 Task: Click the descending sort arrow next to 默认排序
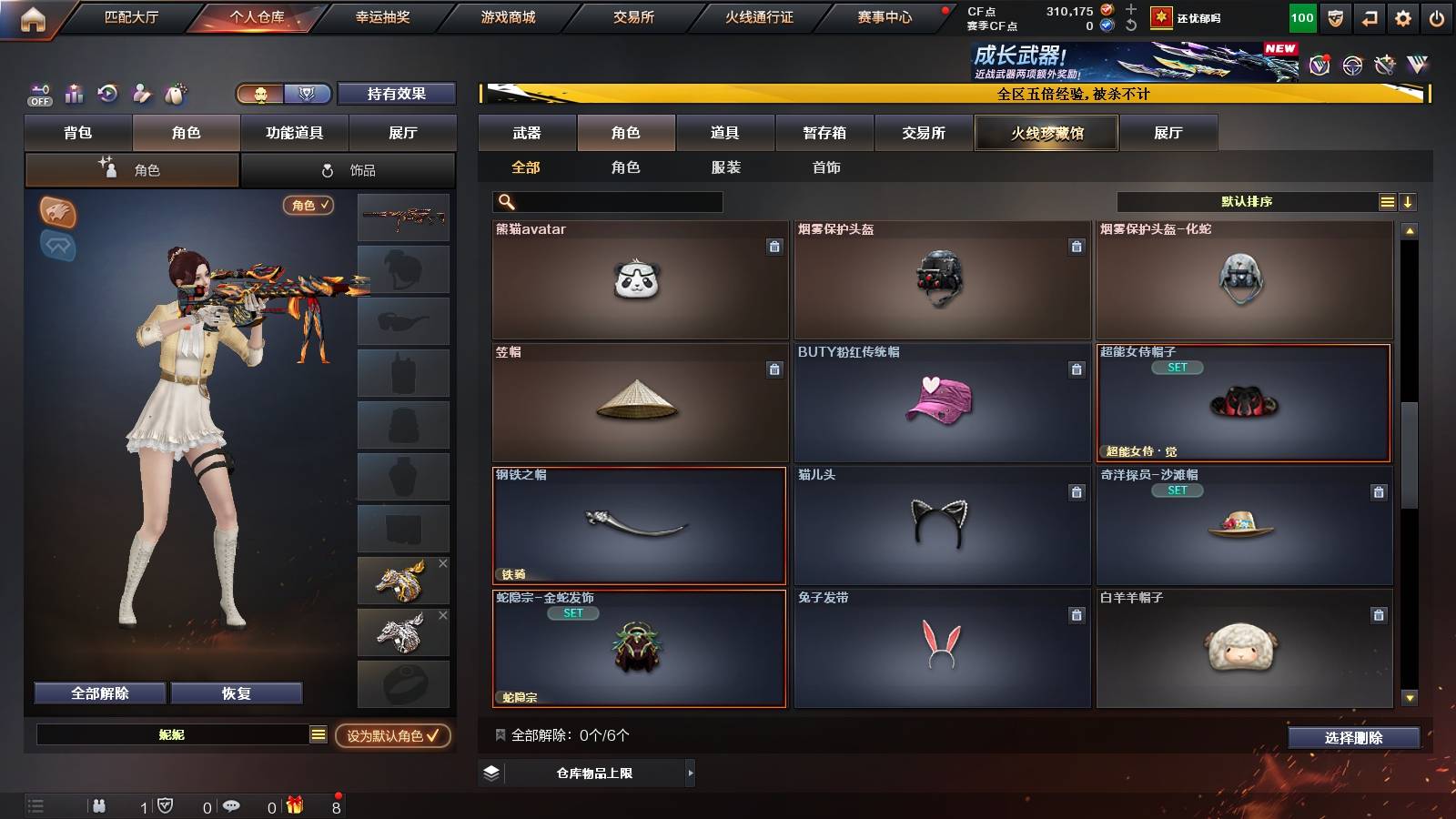coord(1408,201)
